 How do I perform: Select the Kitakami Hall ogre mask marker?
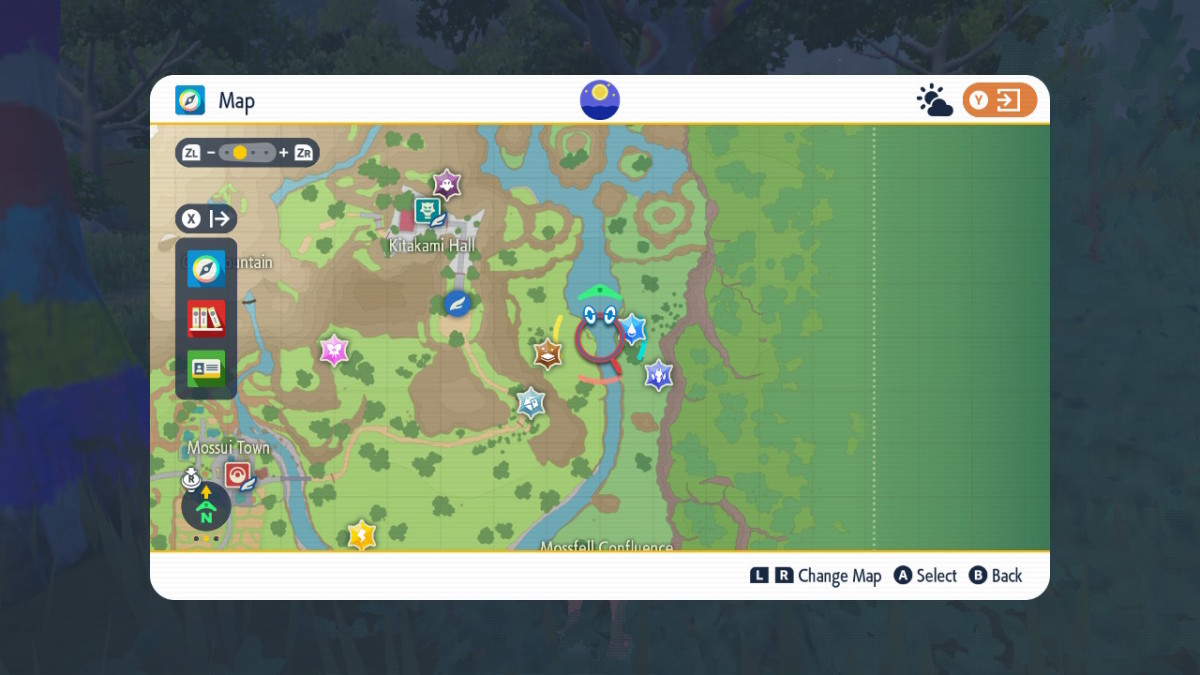tap(428, 211)
